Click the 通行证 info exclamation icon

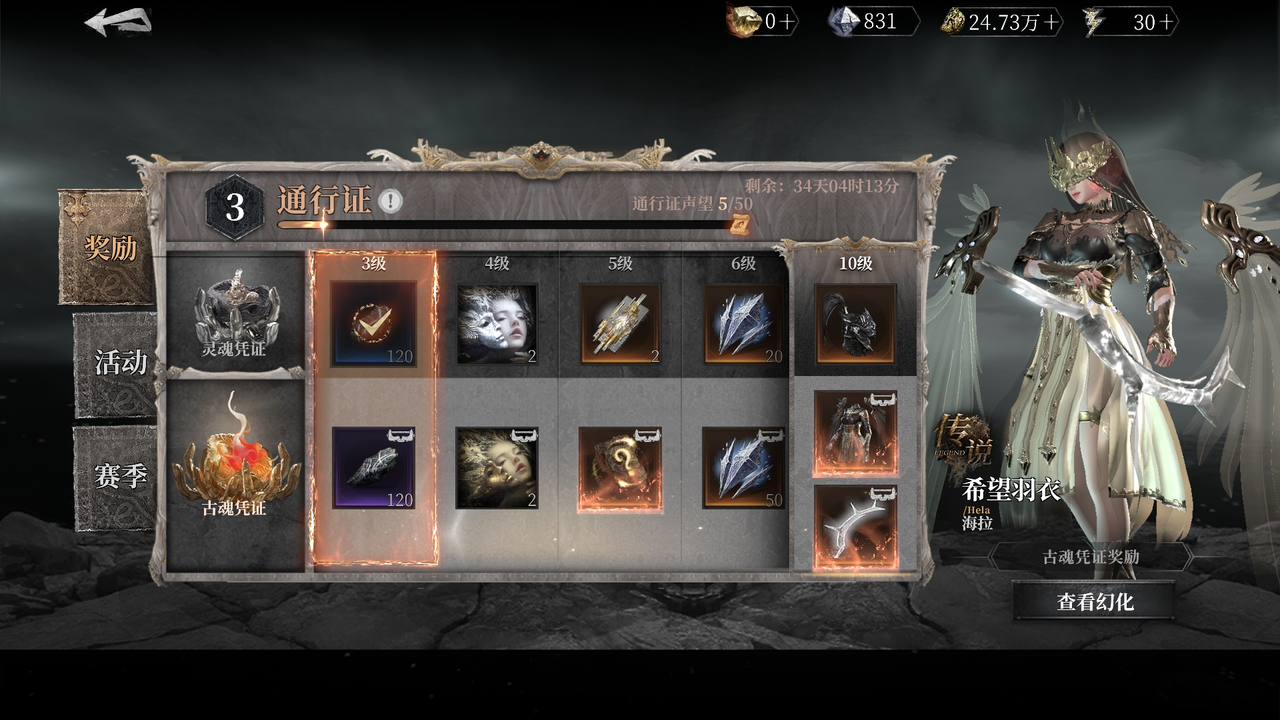[x=391, y=202]
